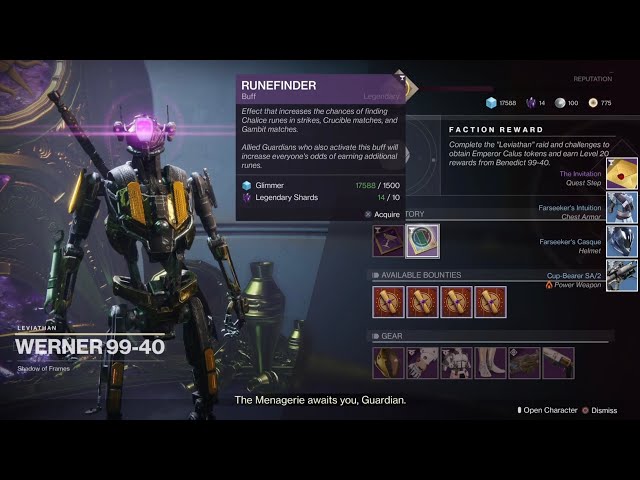Image resolution: width=640 pixels, height=480 pixels.
Task: Select the chalice item beside Runefinder
Action: click(388, 241)
